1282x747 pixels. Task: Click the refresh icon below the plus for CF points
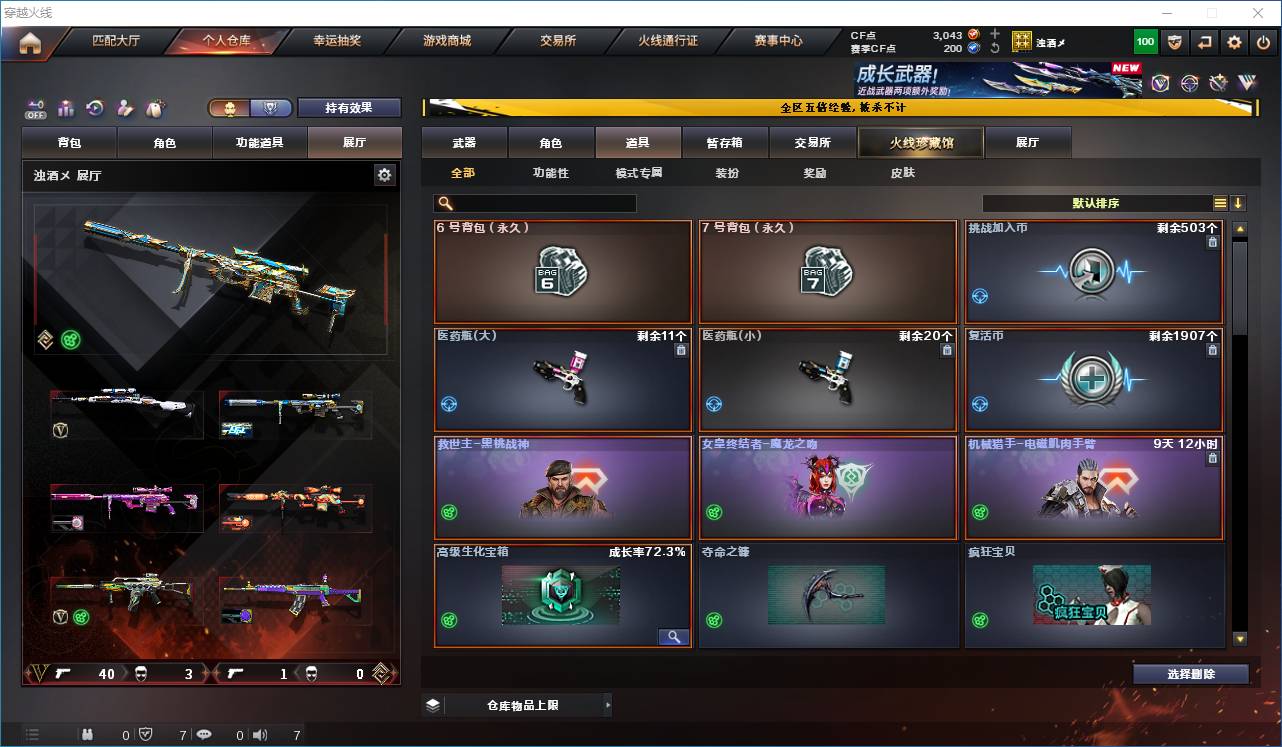[995, 48]
